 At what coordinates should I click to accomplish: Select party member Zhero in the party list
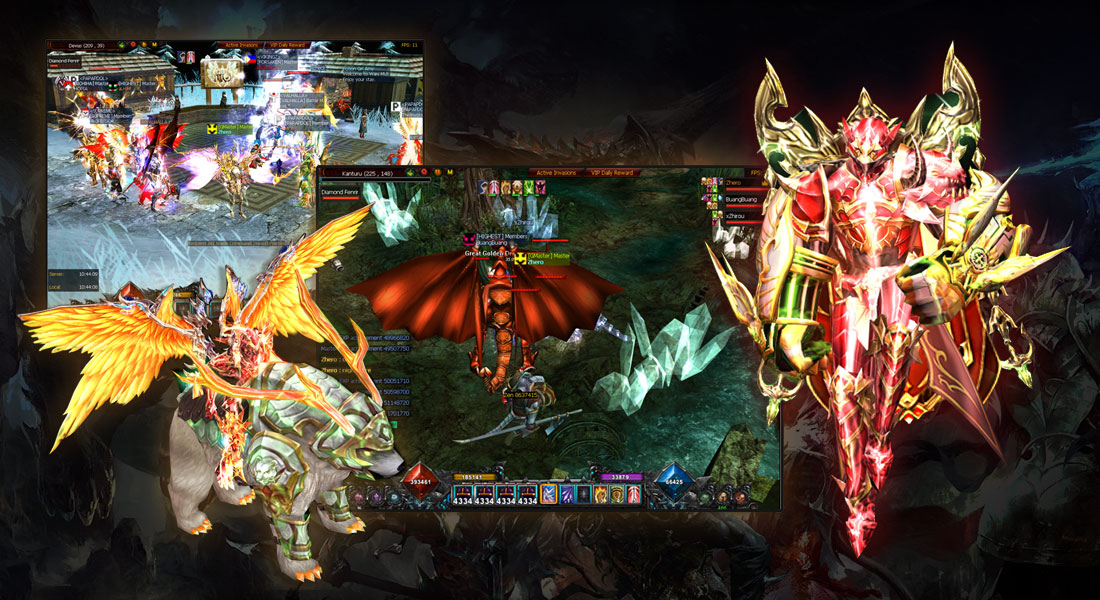click(x=733, y=184)
